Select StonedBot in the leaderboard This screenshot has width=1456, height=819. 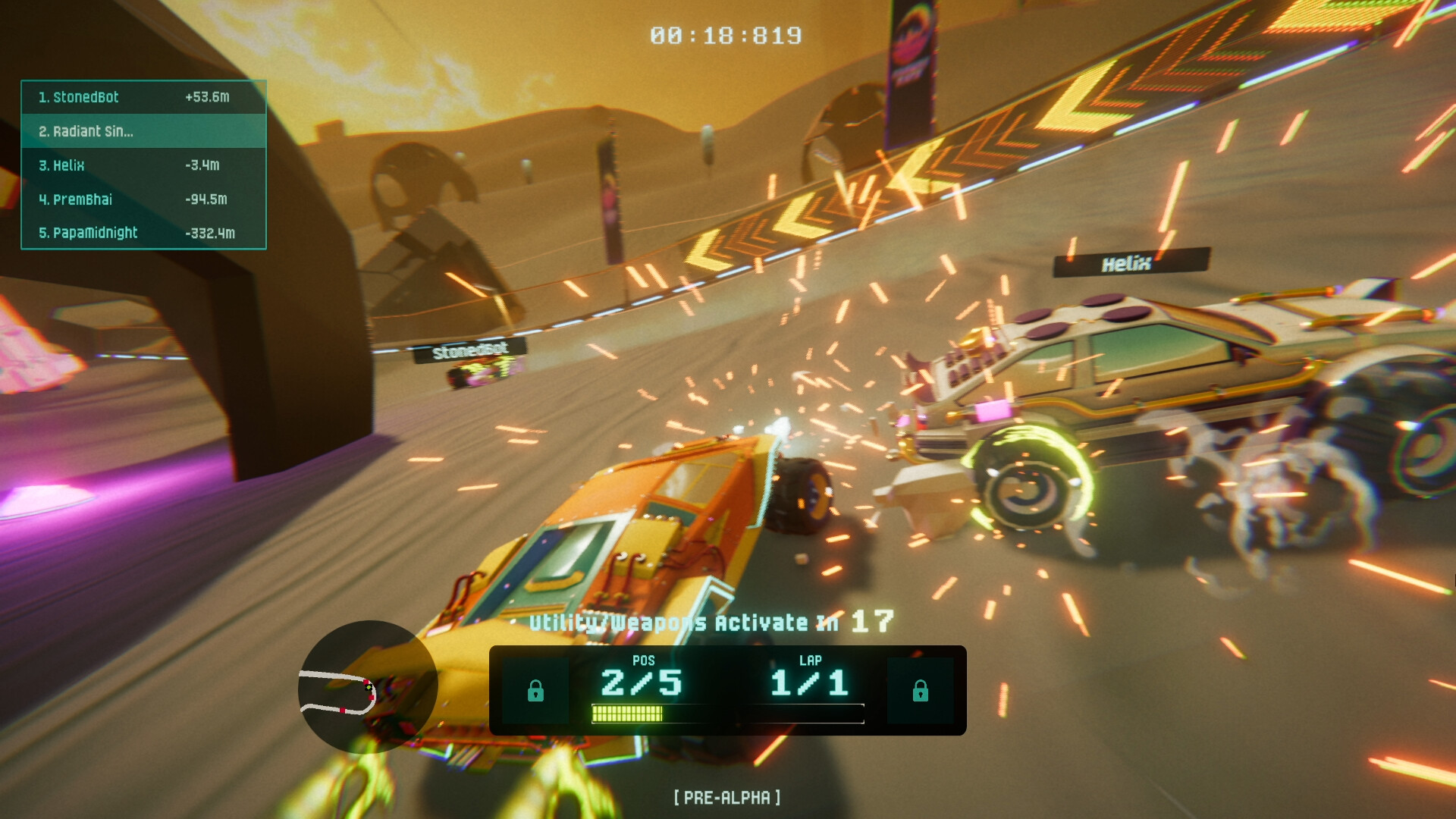(143, 97)
